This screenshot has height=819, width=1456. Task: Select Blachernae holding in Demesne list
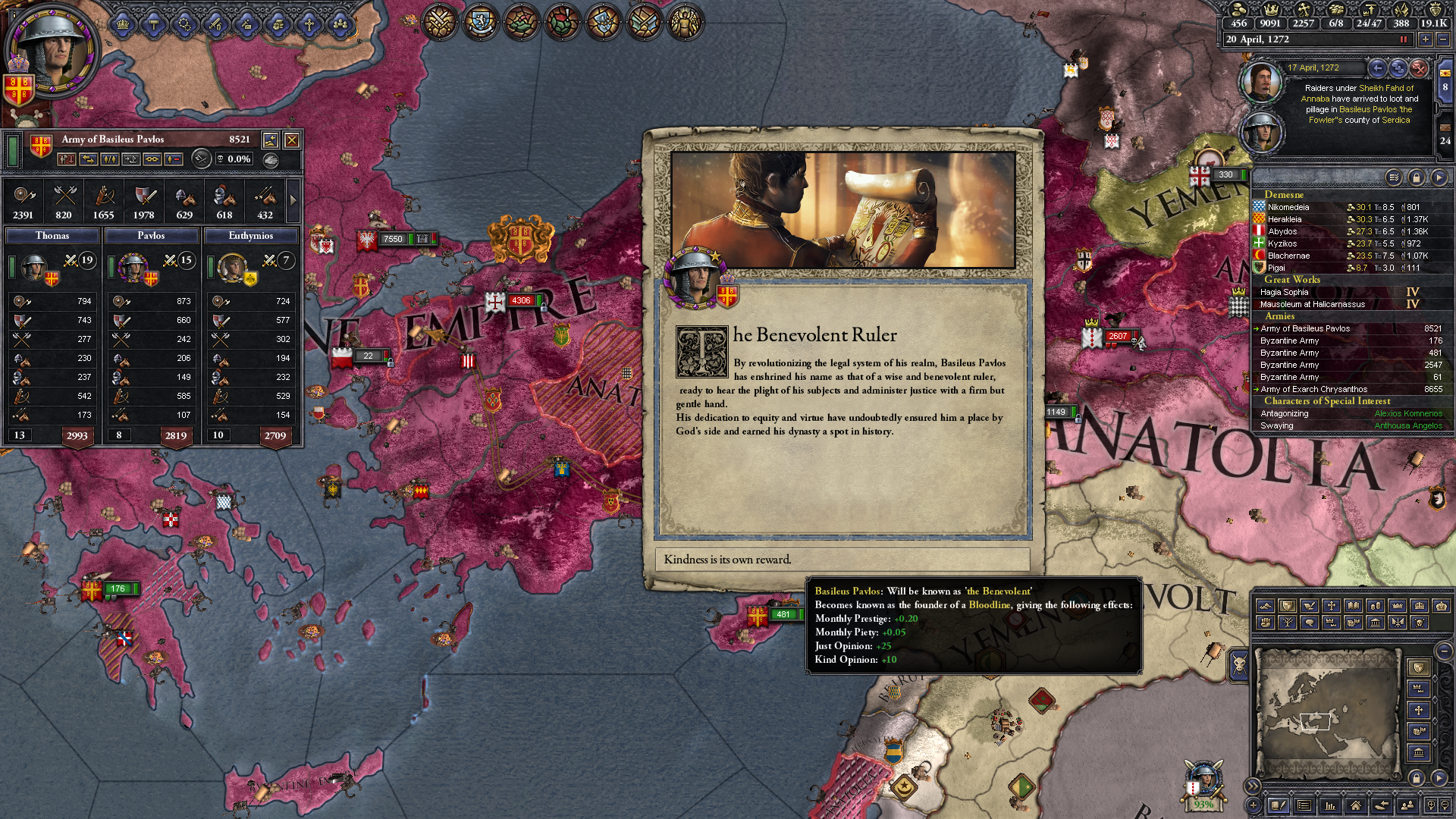pyautogui.click(x=1288, y=256)
